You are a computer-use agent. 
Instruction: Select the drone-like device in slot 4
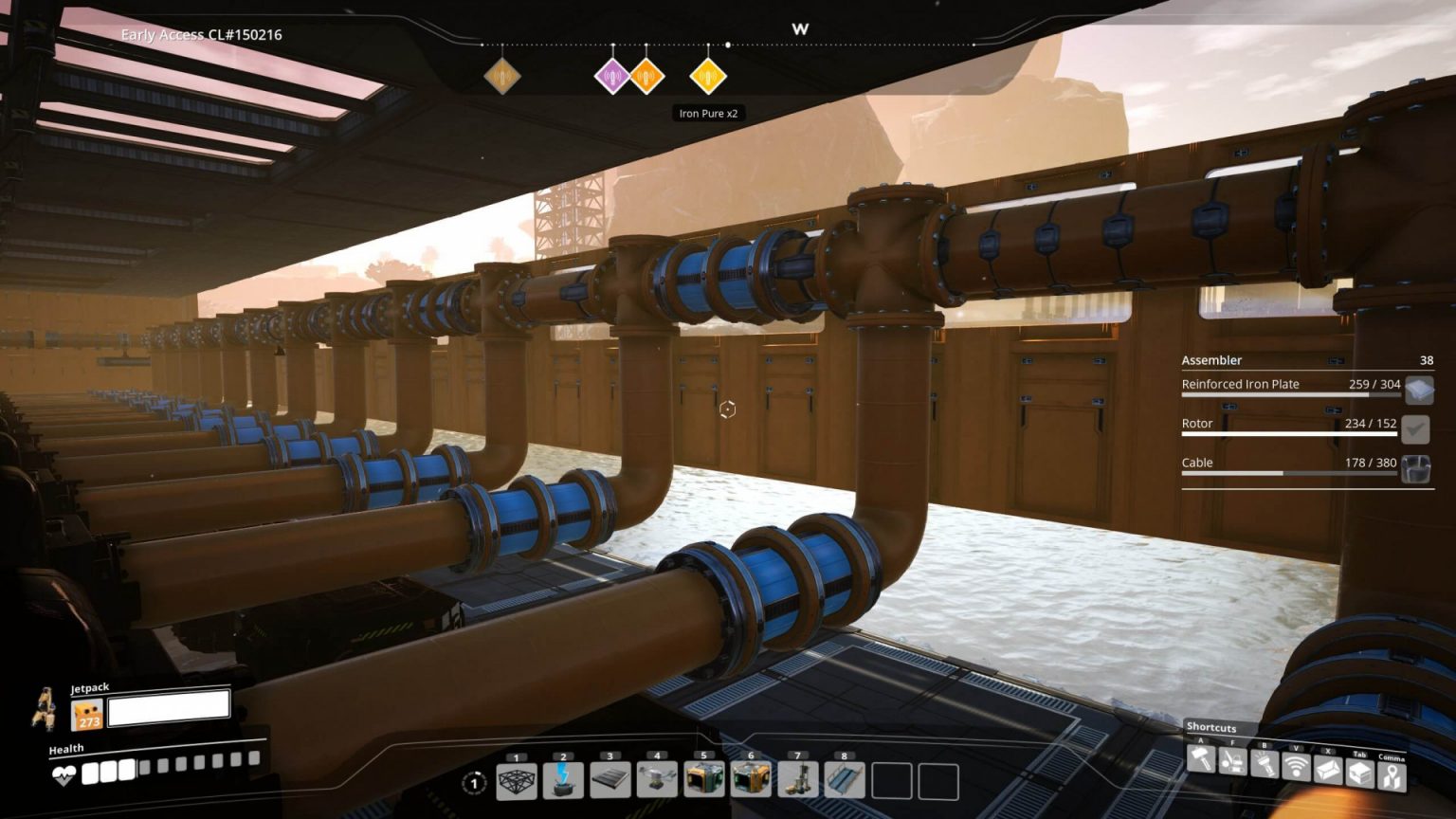(x=657, y=781)
